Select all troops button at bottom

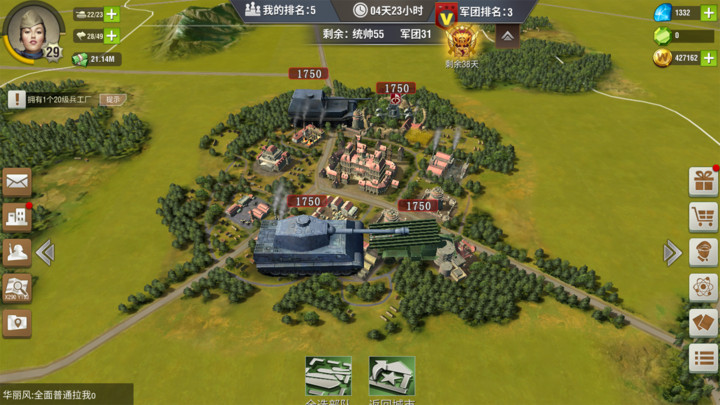tap(328, 380)
